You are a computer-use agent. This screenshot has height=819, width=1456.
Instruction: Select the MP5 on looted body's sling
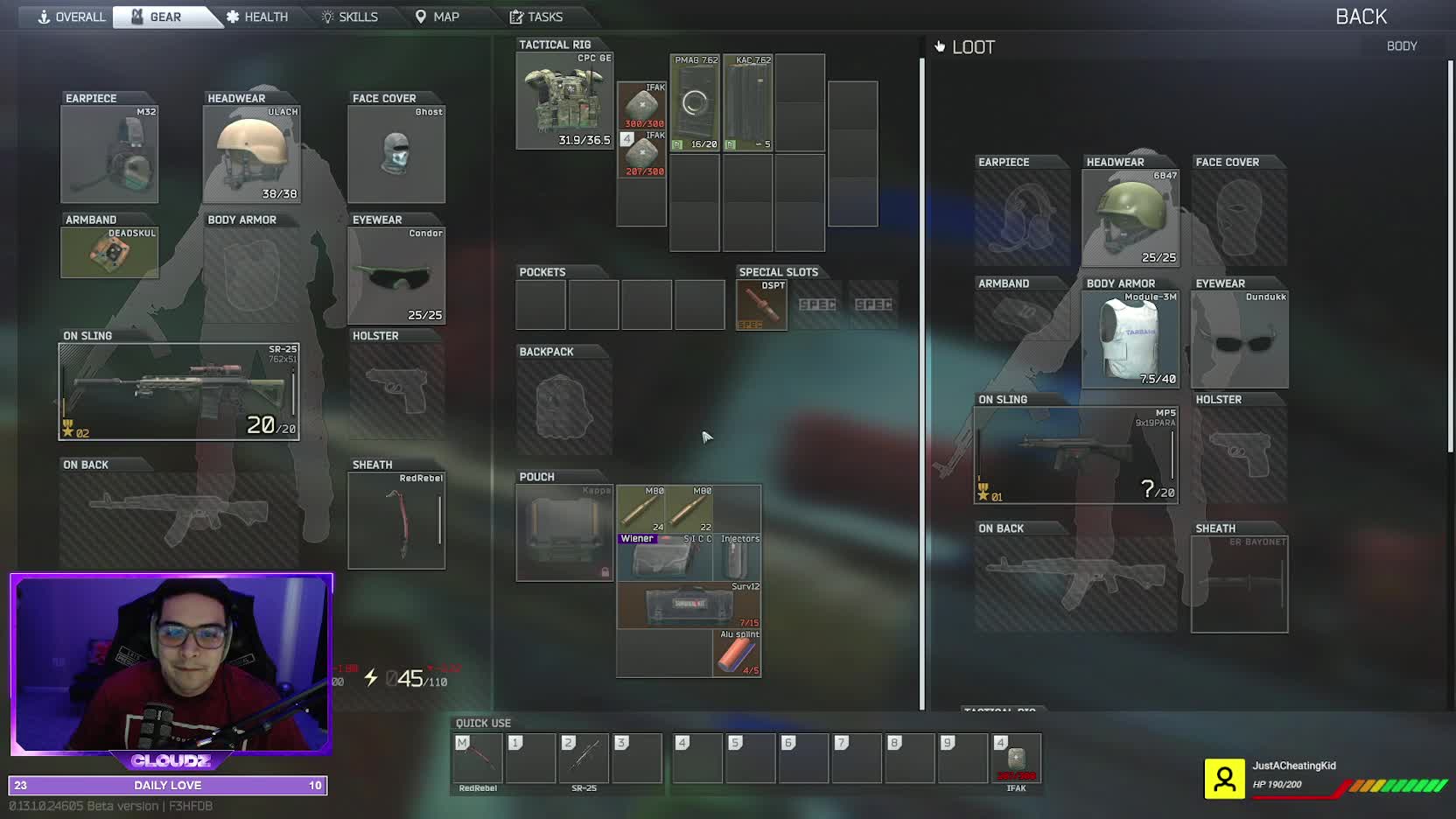pos(1076,455)
